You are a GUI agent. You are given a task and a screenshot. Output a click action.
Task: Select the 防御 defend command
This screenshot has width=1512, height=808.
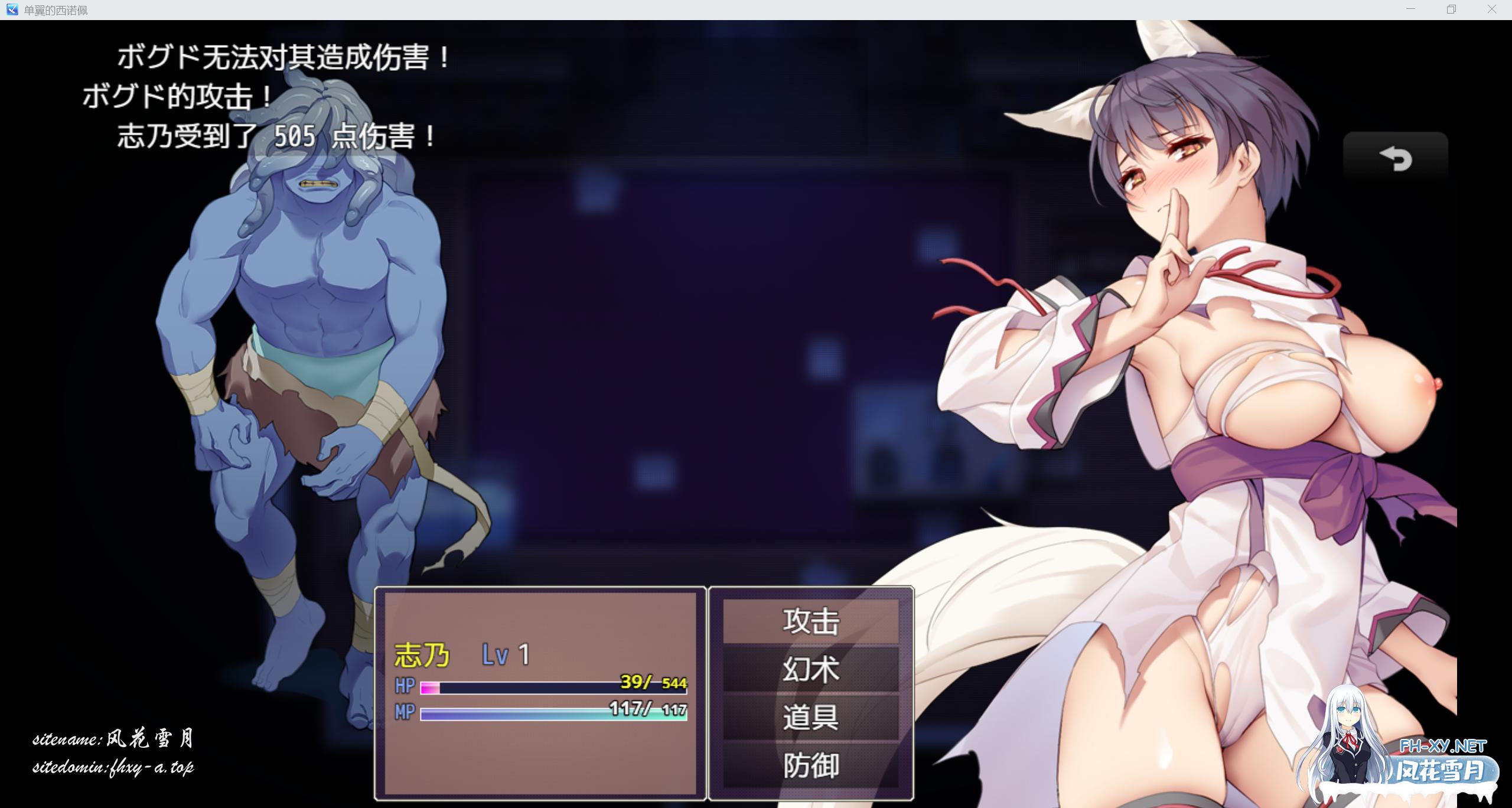(x=810, y=766)
